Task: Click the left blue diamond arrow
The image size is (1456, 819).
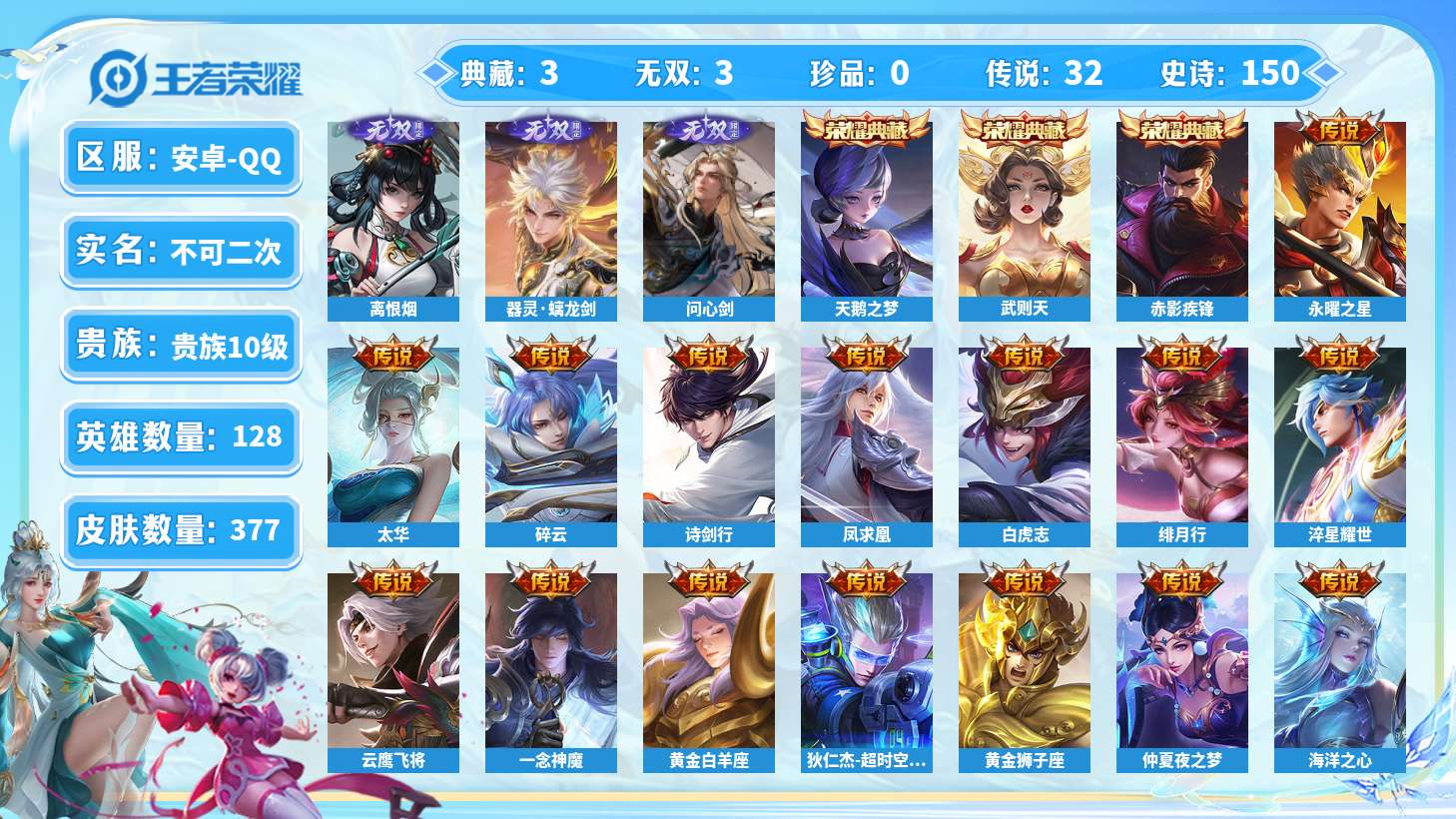Action: point(435,71)
